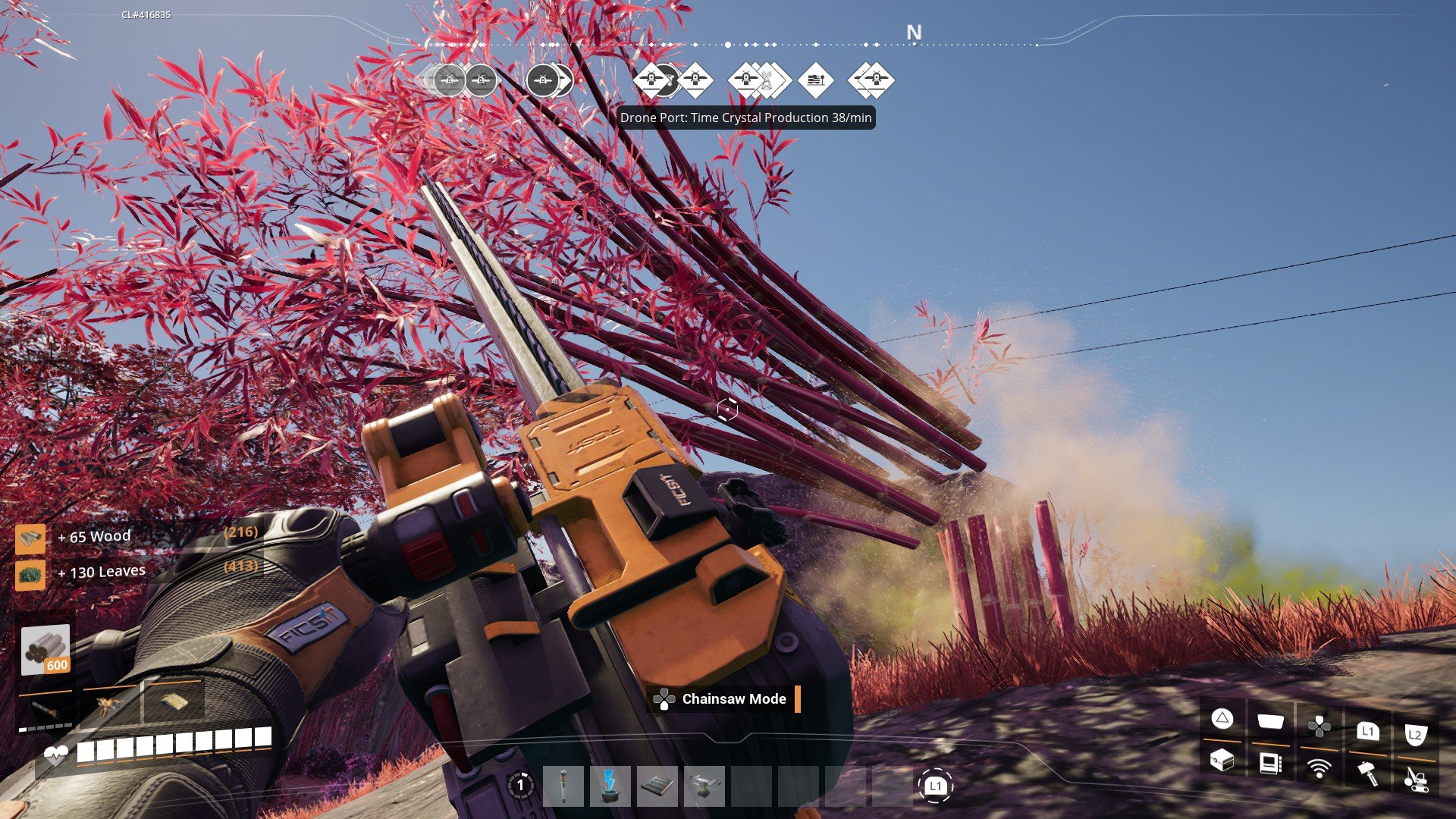Select the equipped chainsaw slot
The image size is (1456, 819).
(45, 711)
